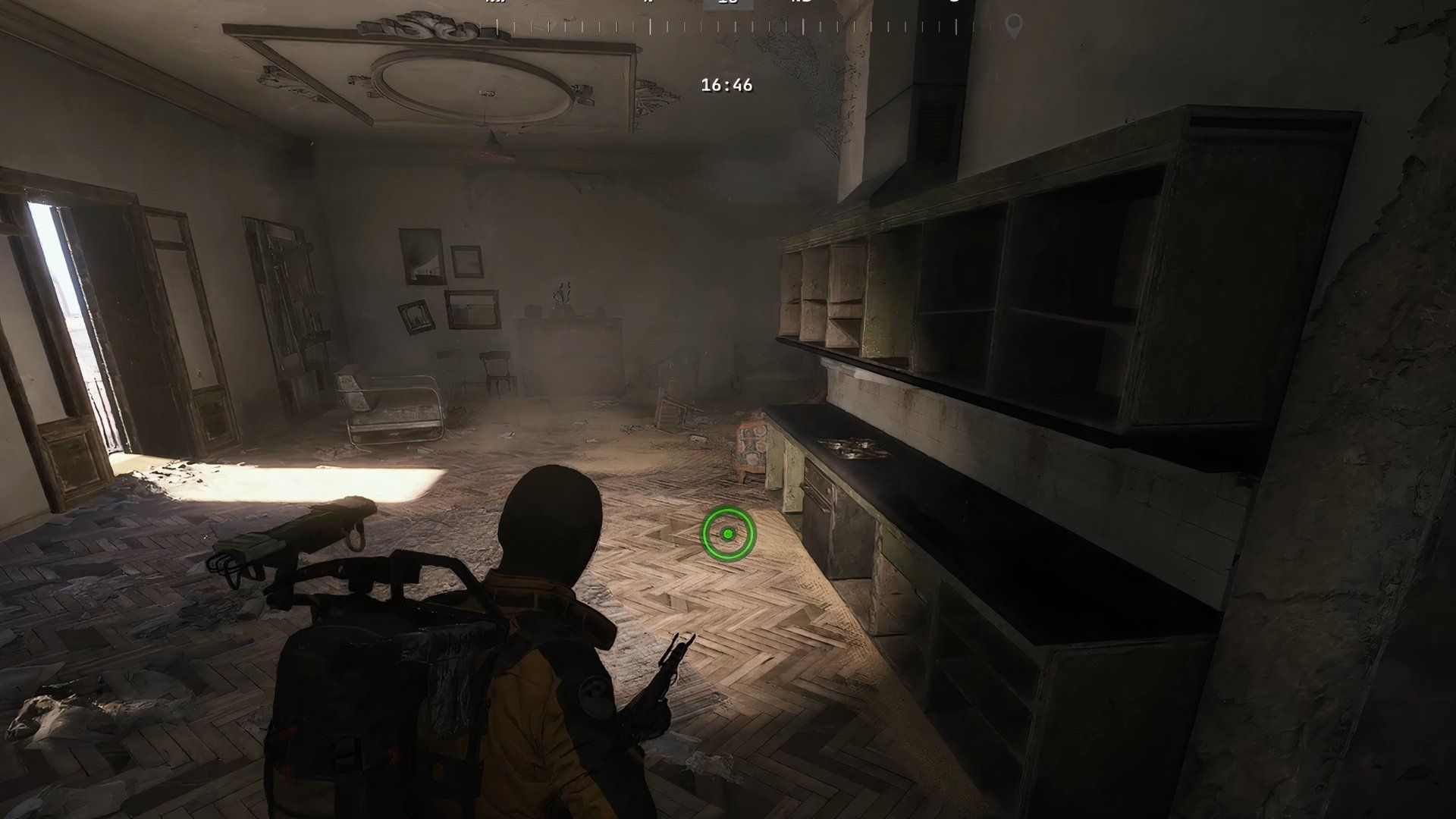This screenshot has height=819, width=1456.
Task: Click the waypoint pin icon on the compass
Action: pyautogui.click(x=1012, y=23)
